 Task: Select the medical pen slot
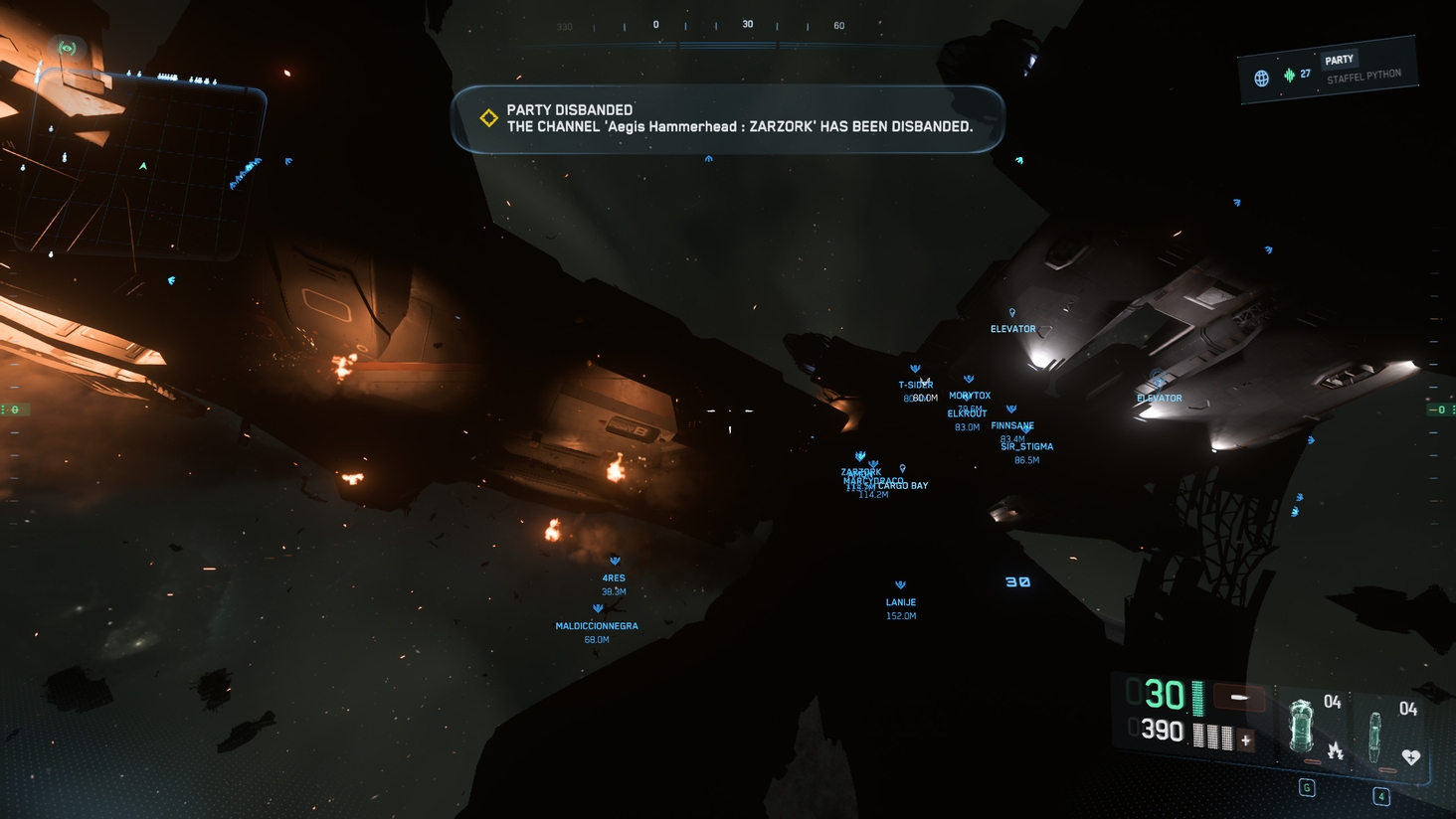pyautogui.click(x=1375, y=736)
